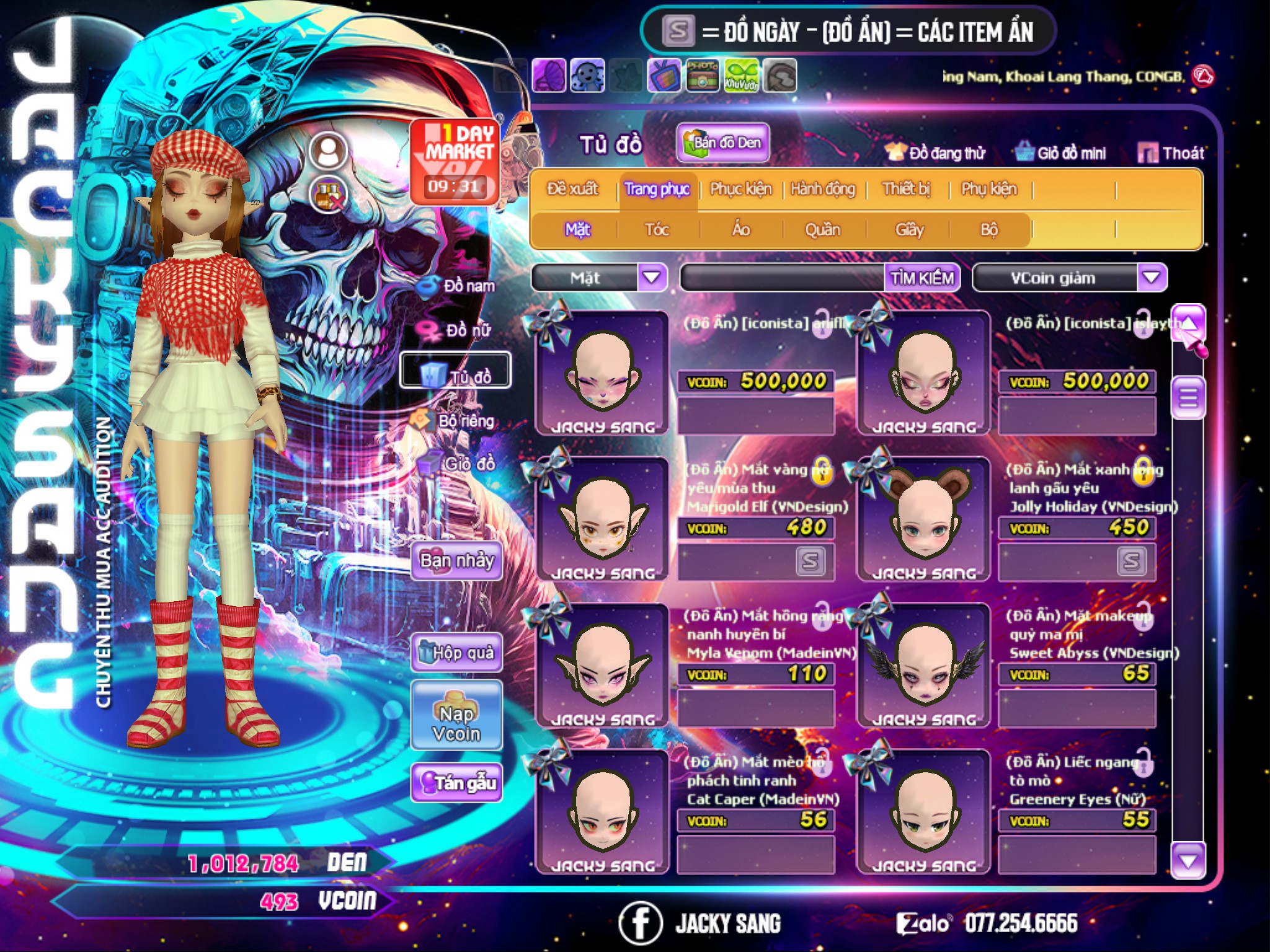Open the Bạn nhảy button
Viewport: 1270px width, 952px height.
click(x=457, y=561)
